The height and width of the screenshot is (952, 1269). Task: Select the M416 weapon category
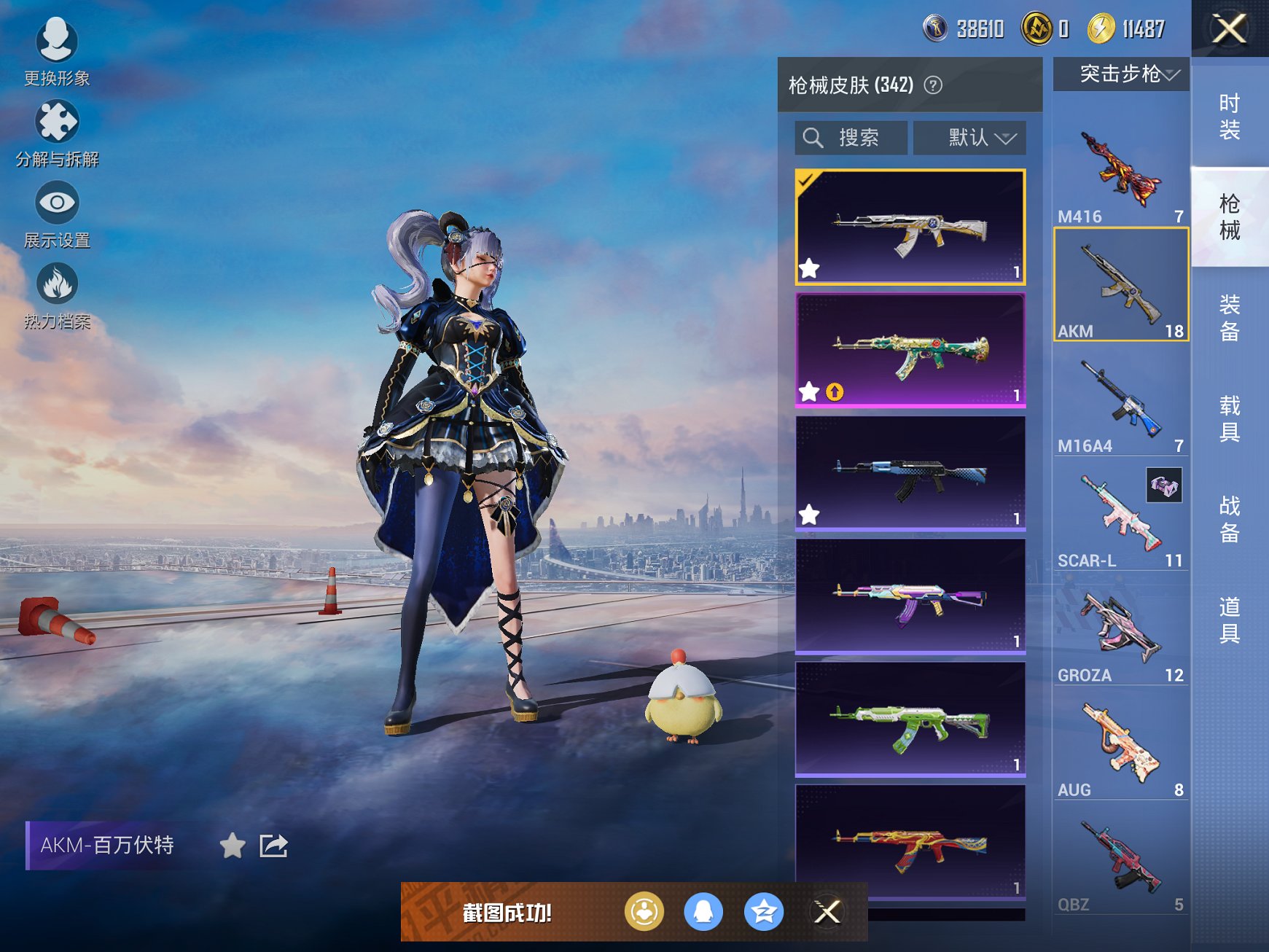[1120, 175]
